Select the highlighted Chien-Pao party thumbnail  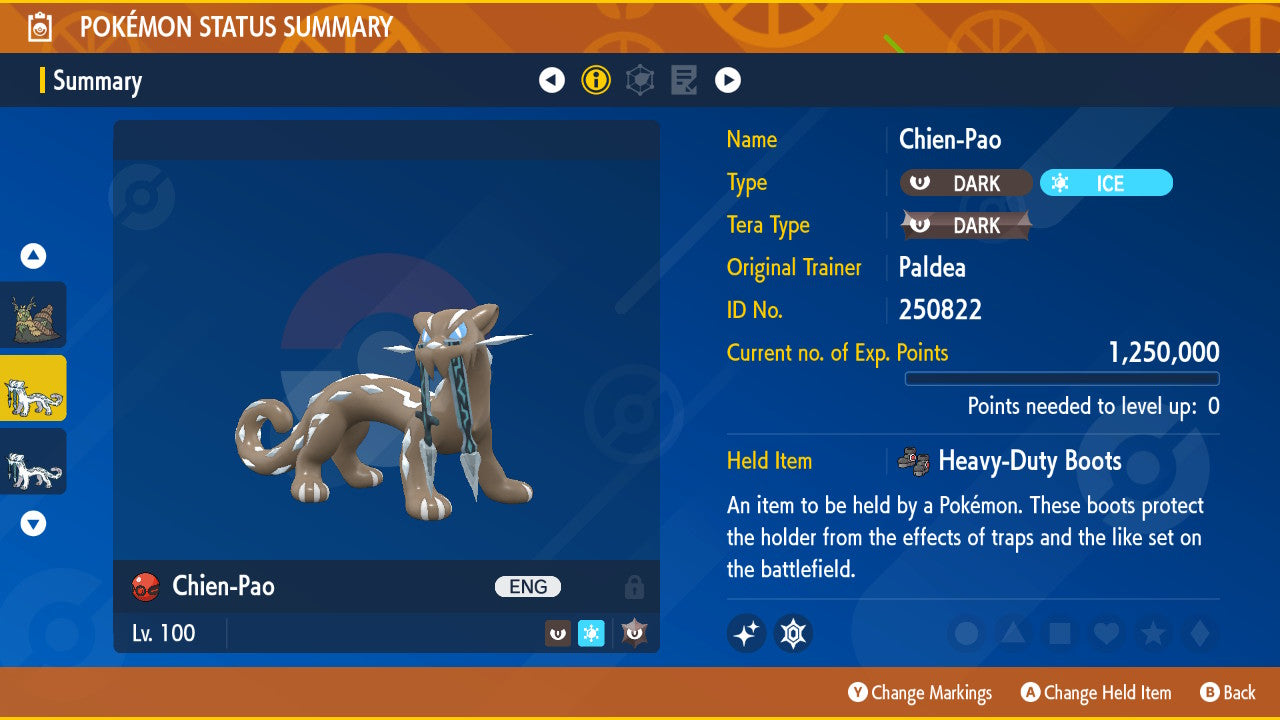click(33, 388)
